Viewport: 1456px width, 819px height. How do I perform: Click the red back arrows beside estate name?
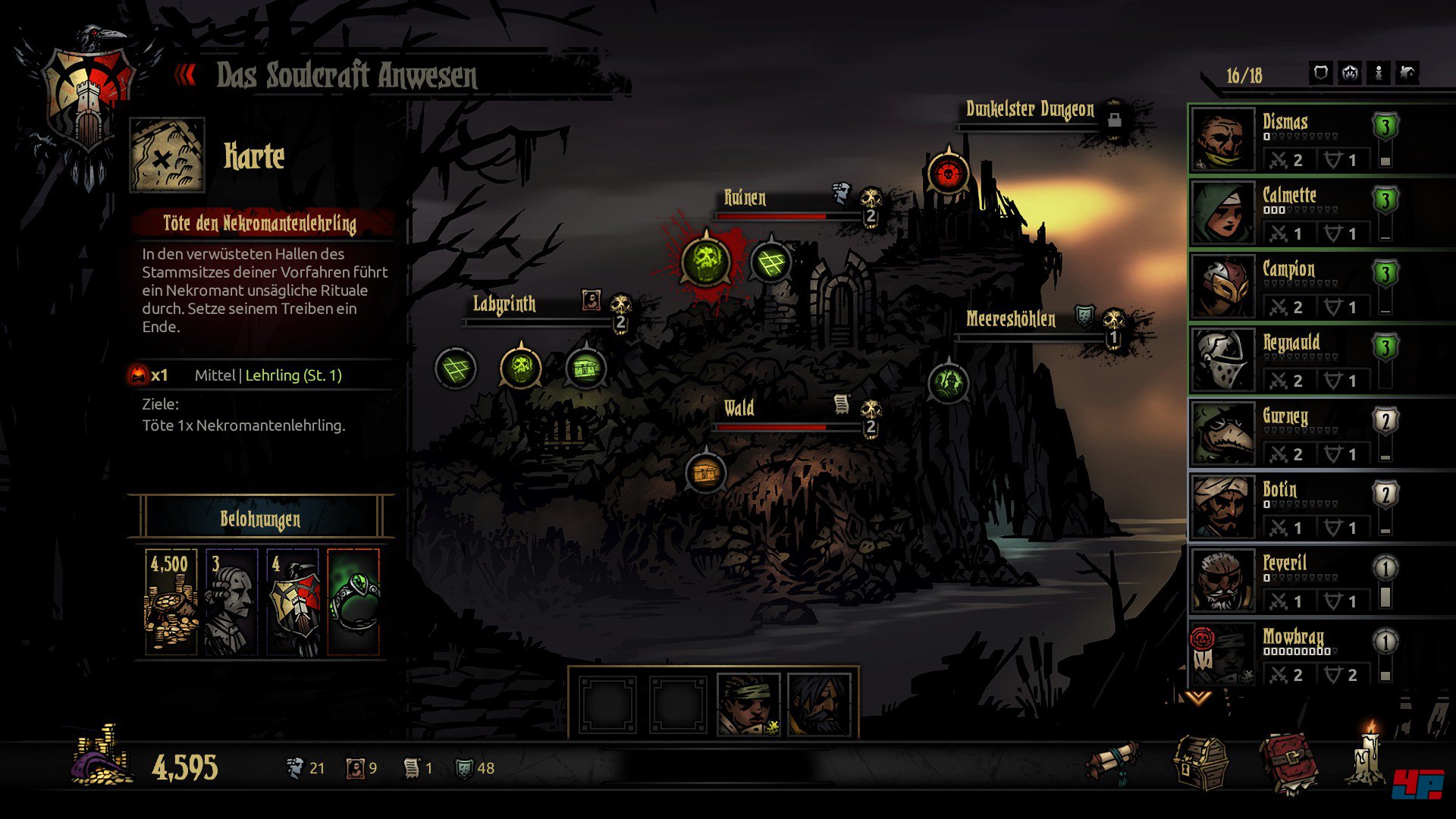(x=185, y=75)
